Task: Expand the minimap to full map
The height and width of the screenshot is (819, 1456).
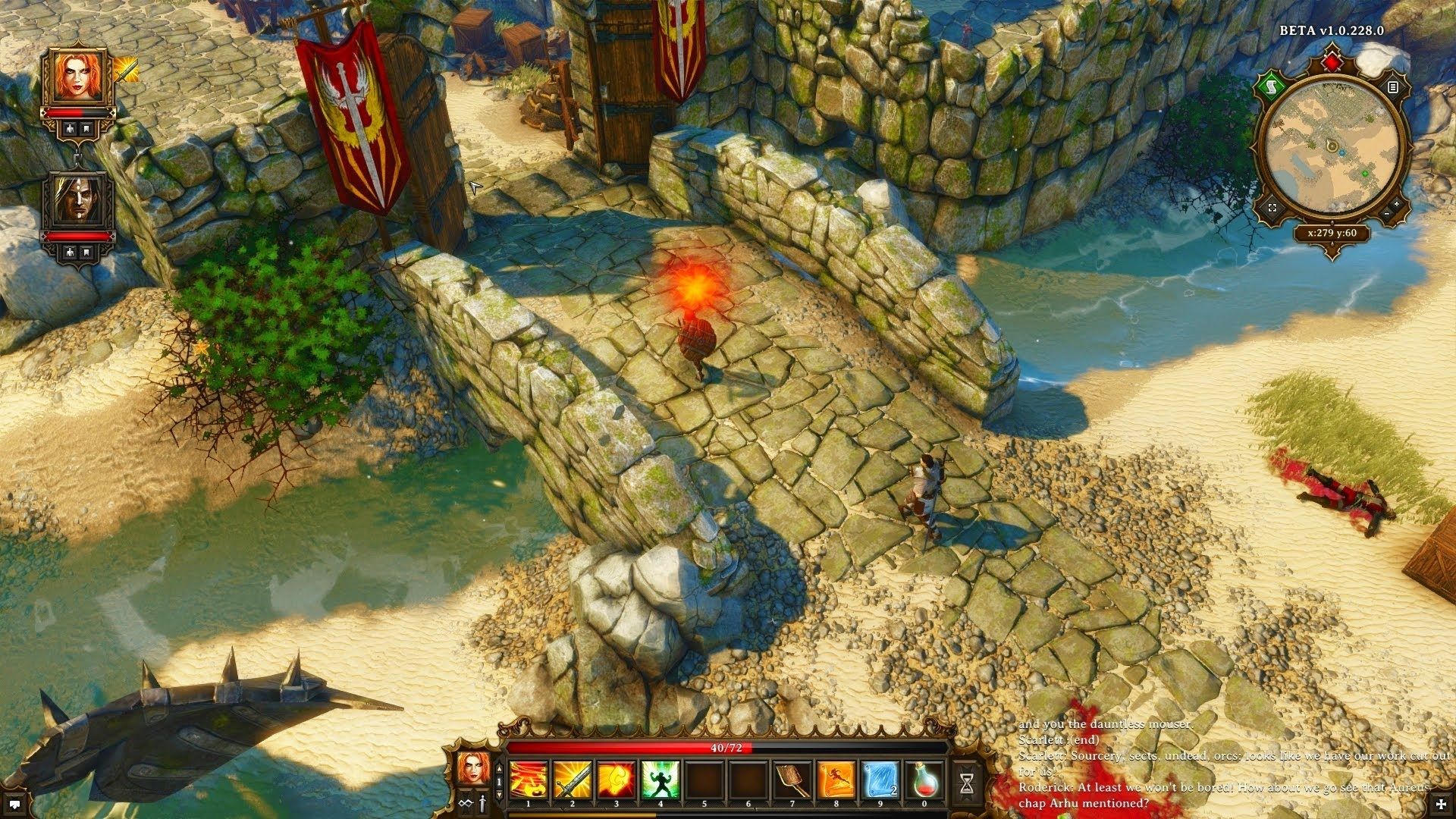Action: point(1272,208)
